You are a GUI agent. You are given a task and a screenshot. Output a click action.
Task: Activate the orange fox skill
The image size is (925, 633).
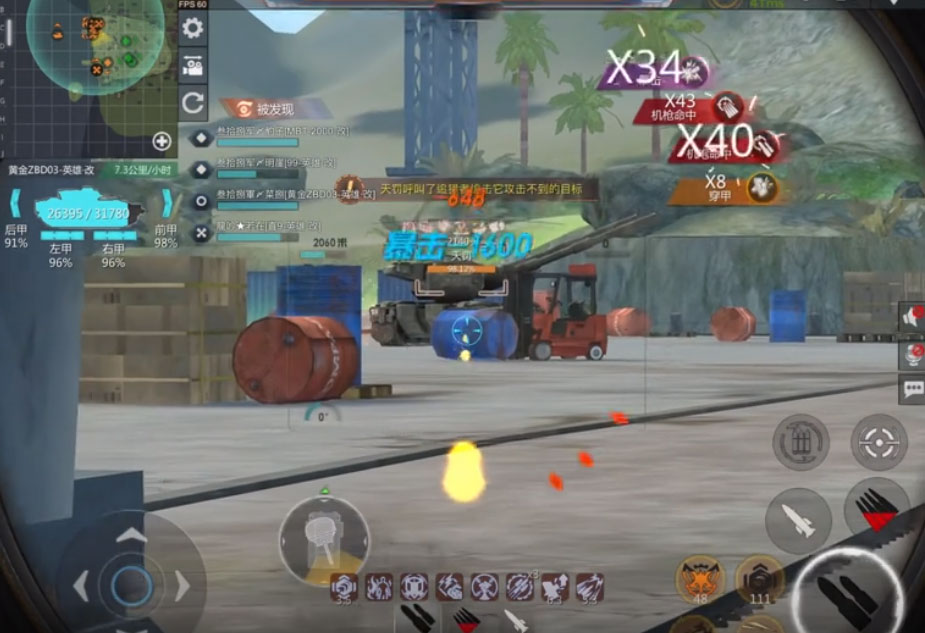coord(699,578)
